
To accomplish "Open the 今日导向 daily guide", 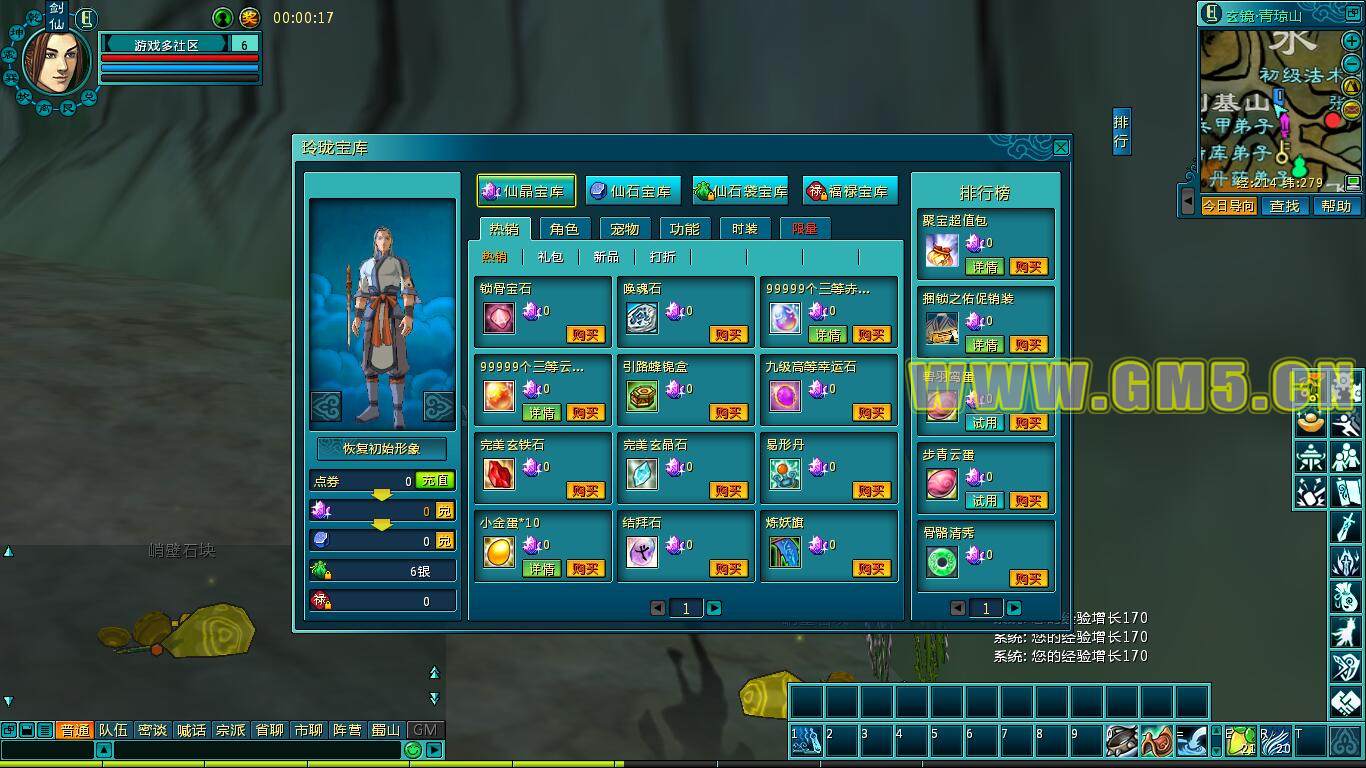I will pos(1228,206).
